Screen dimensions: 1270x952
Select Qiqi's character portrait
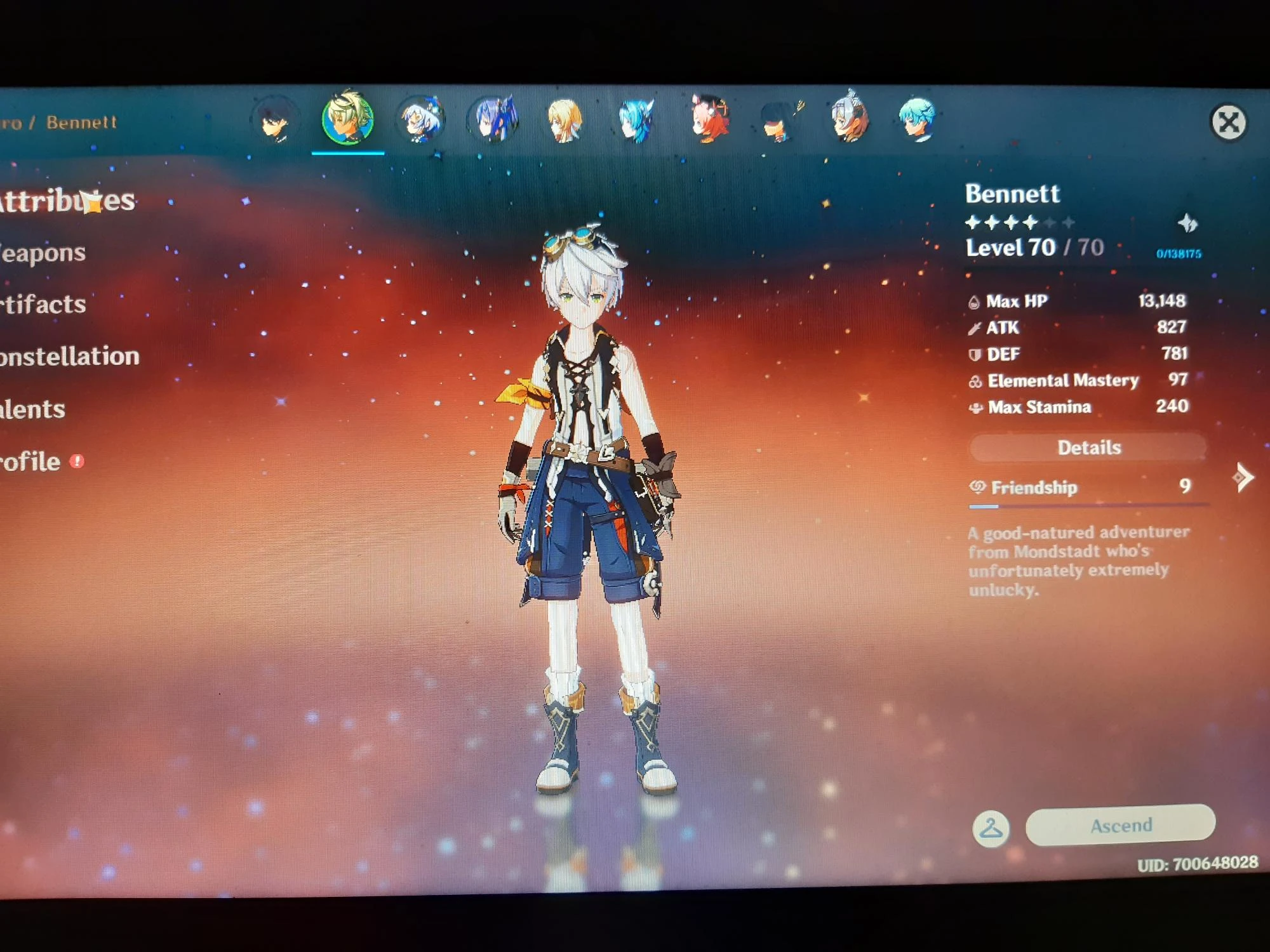click(420, 121)
